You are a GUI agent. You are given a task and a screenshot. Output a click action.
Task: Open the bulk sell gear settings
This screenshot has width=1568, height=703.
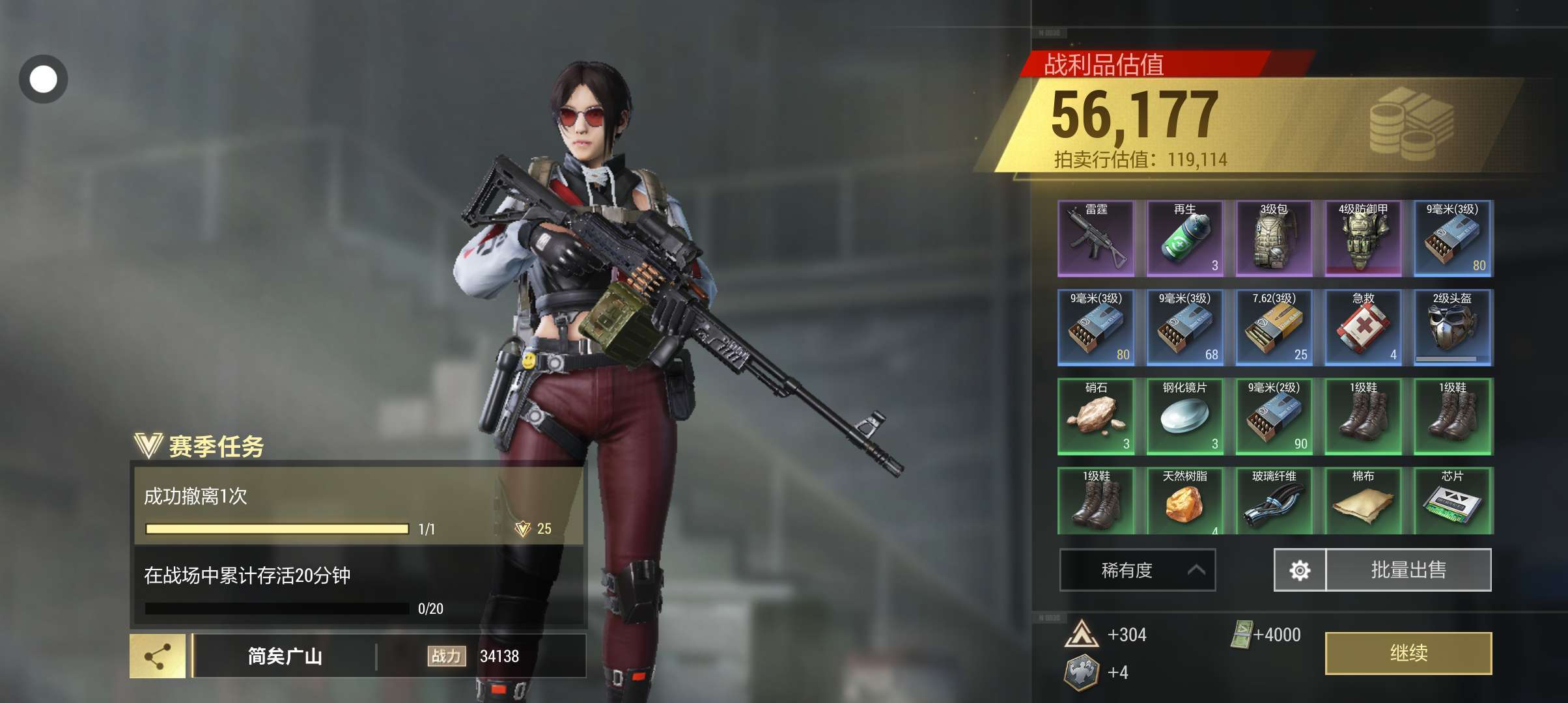click(x=1300, y=570)
